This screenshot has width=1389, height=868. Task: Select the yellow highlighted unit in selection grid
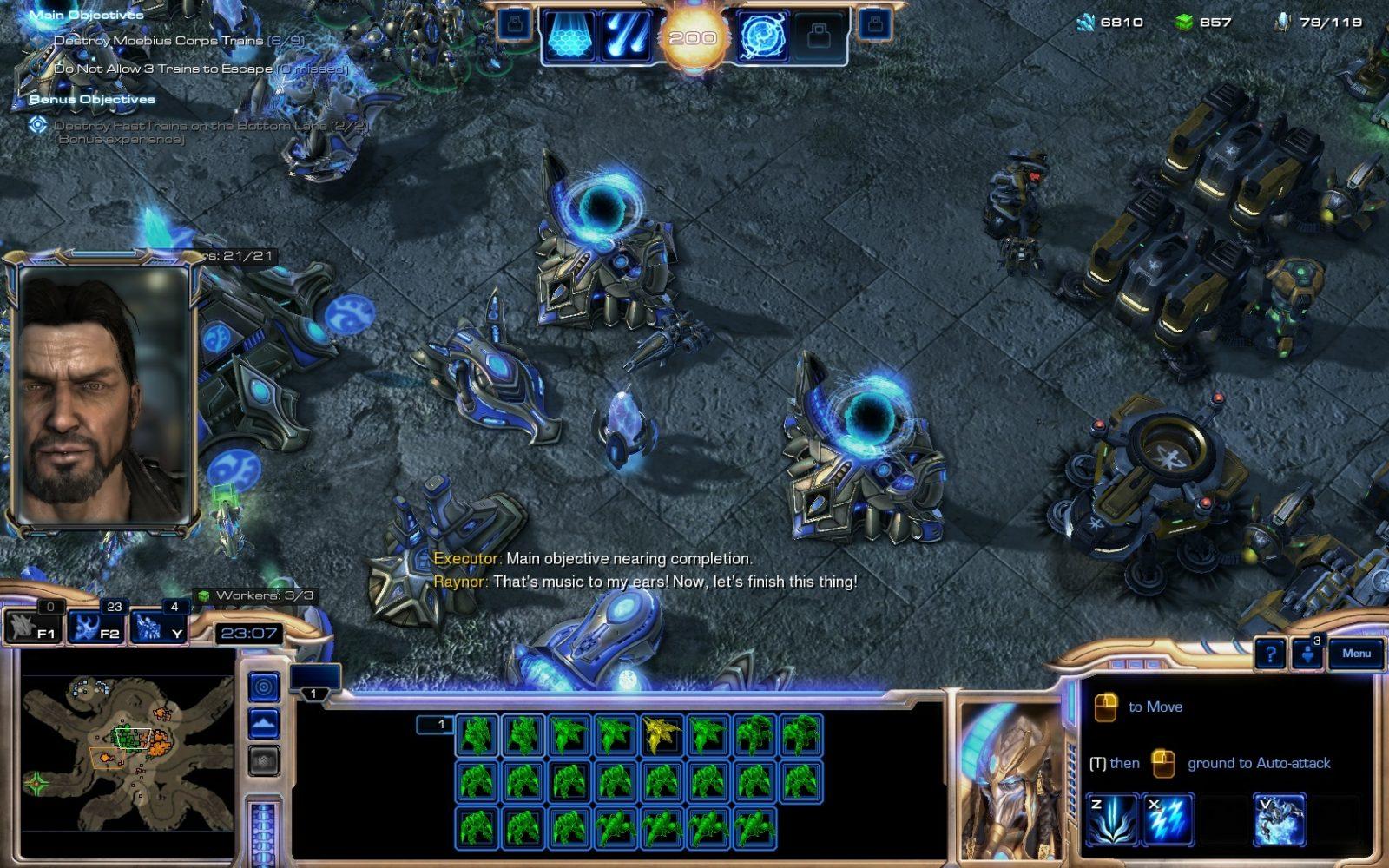pos(661,734)
